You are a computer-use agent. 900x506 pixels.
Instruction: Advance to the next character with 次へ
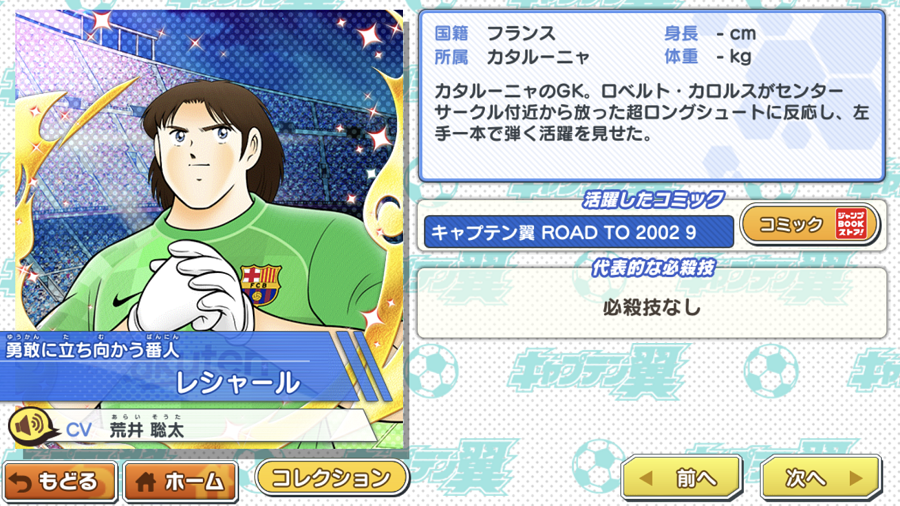pyautogui.click(x=820, y=479)
